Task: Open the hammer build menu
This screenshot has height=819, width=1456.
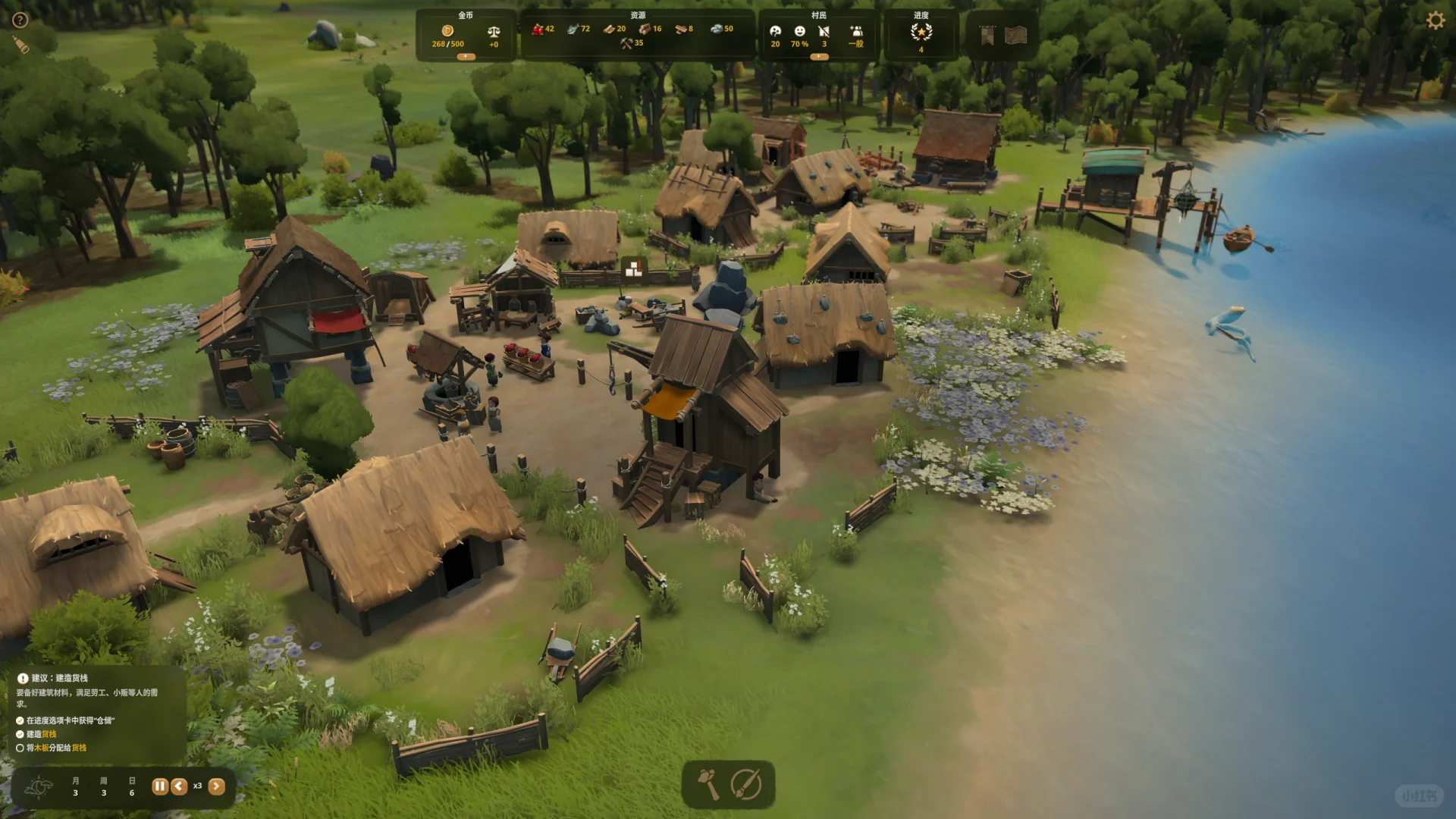Action: pyautogui.click(x=708, y=785)
